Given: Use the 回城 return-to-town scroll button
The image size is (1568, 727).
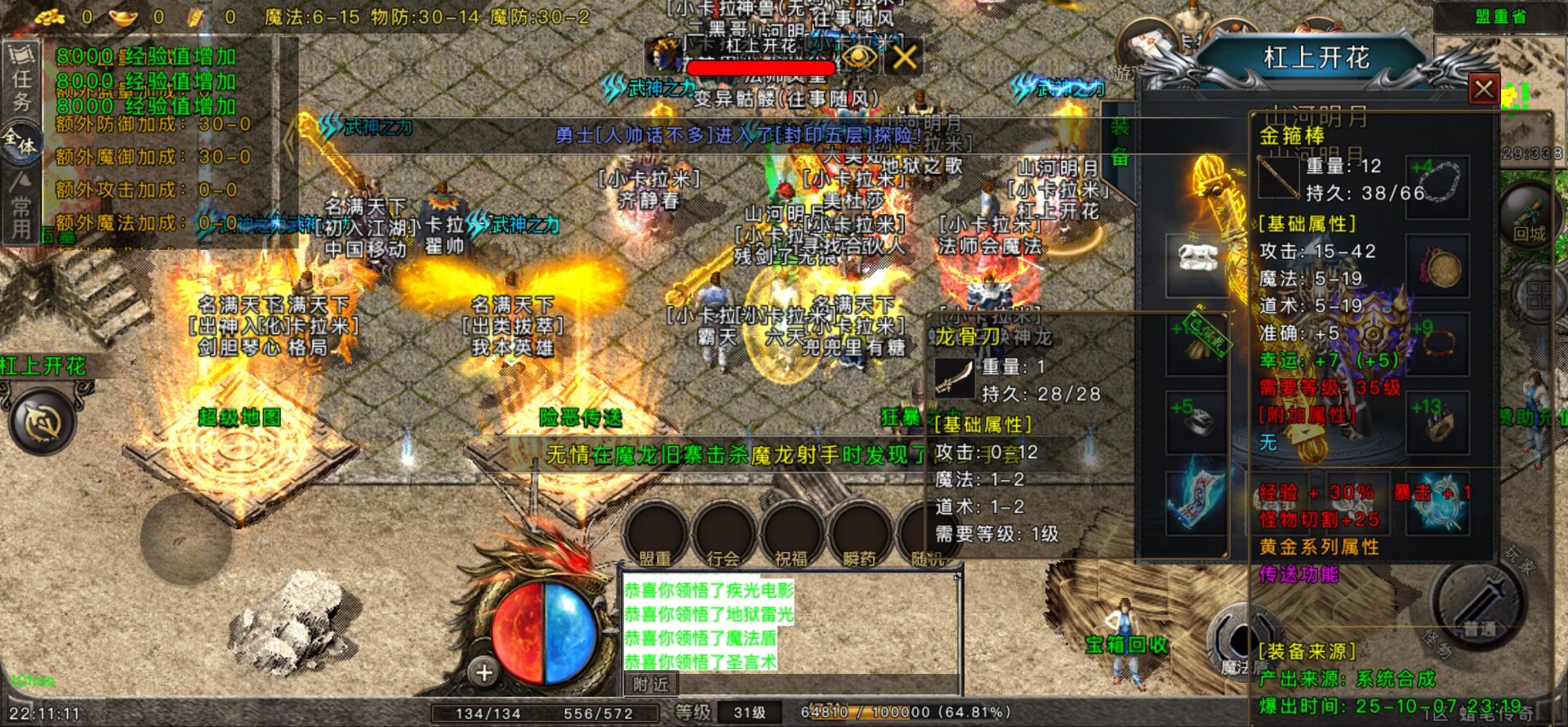Looking at the screenshot, I should pos(1529,215).
